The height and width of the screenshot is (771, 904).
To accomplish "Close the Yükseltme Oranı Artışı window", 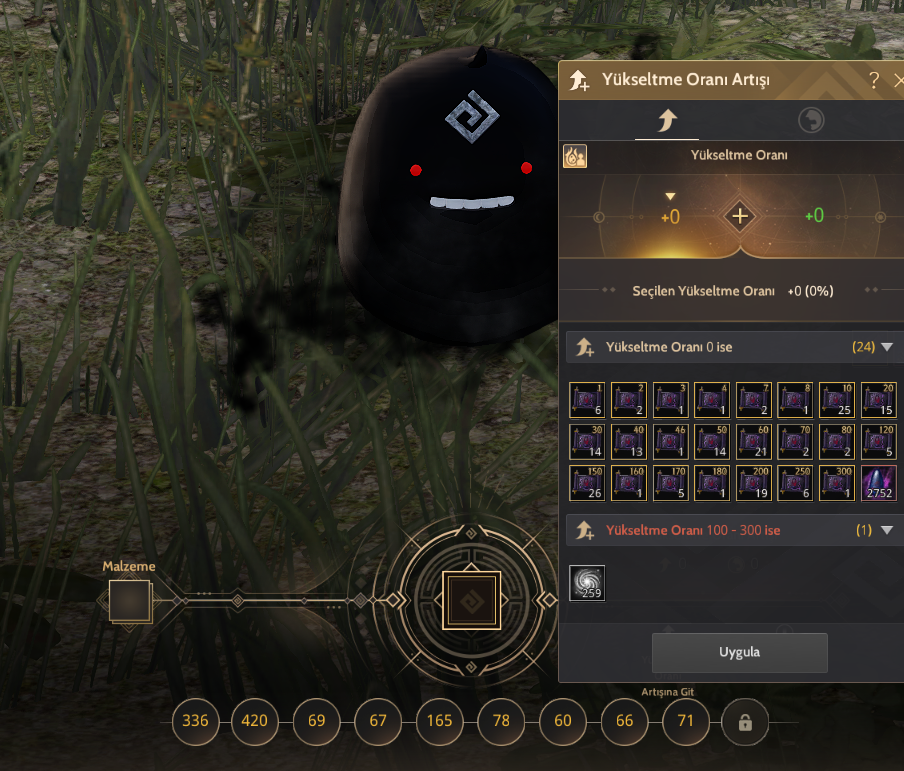I will pyautogui.click(x=898, y=81).
